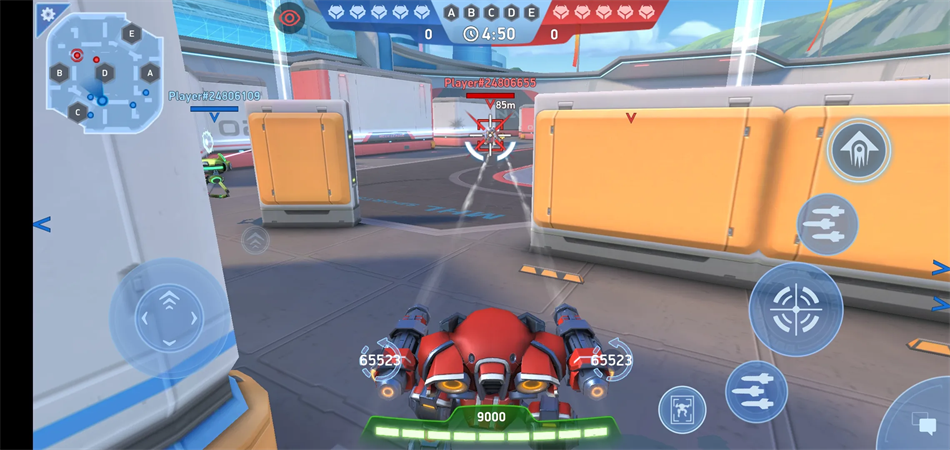The height and width of the screenshot is (450, 950).
Task: Activate the mech special ability button
Action: [859, 151]
